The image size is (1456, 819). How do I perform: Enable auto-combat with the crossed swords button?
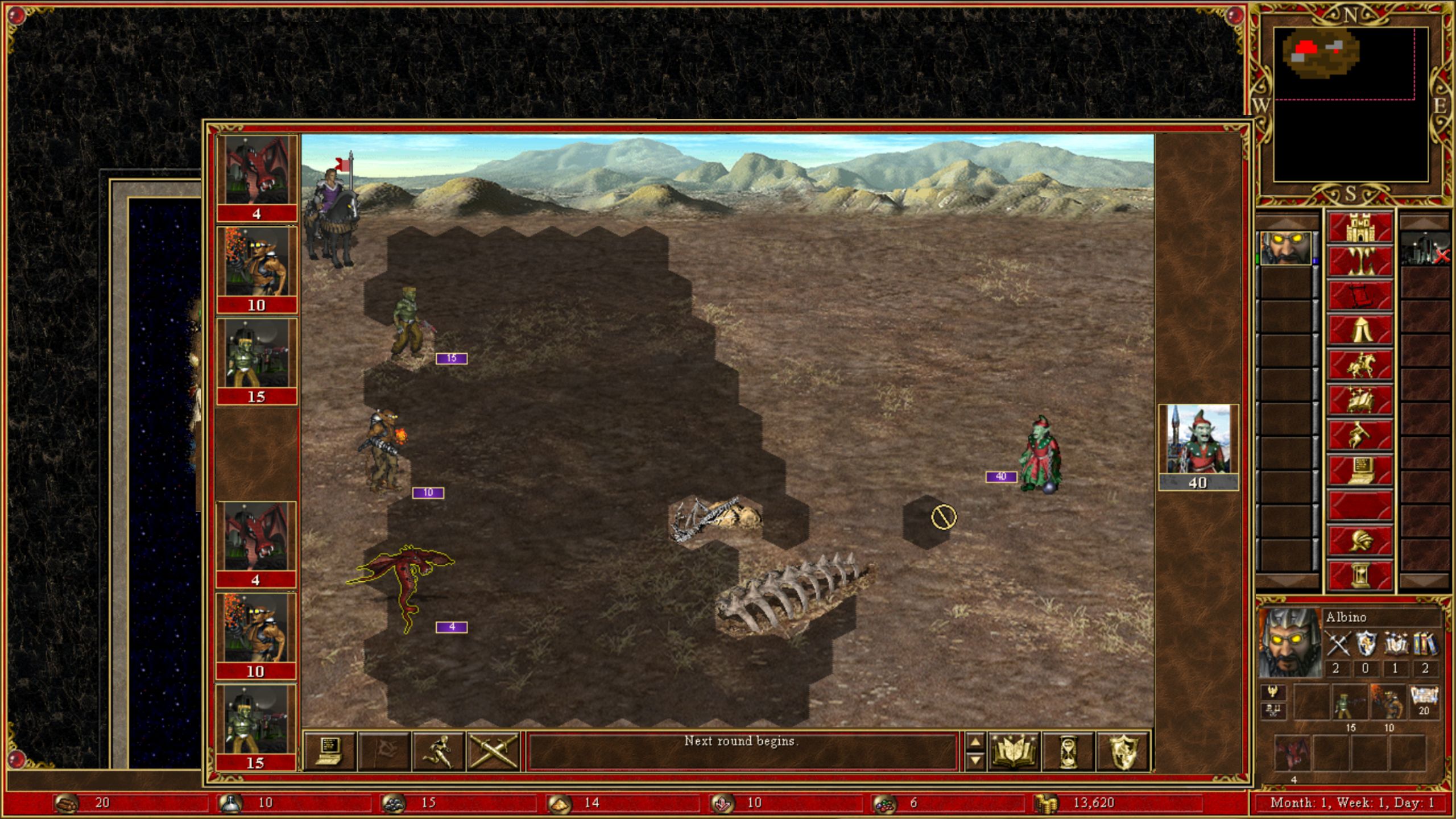pyautogui.click(x=493, y=751)
